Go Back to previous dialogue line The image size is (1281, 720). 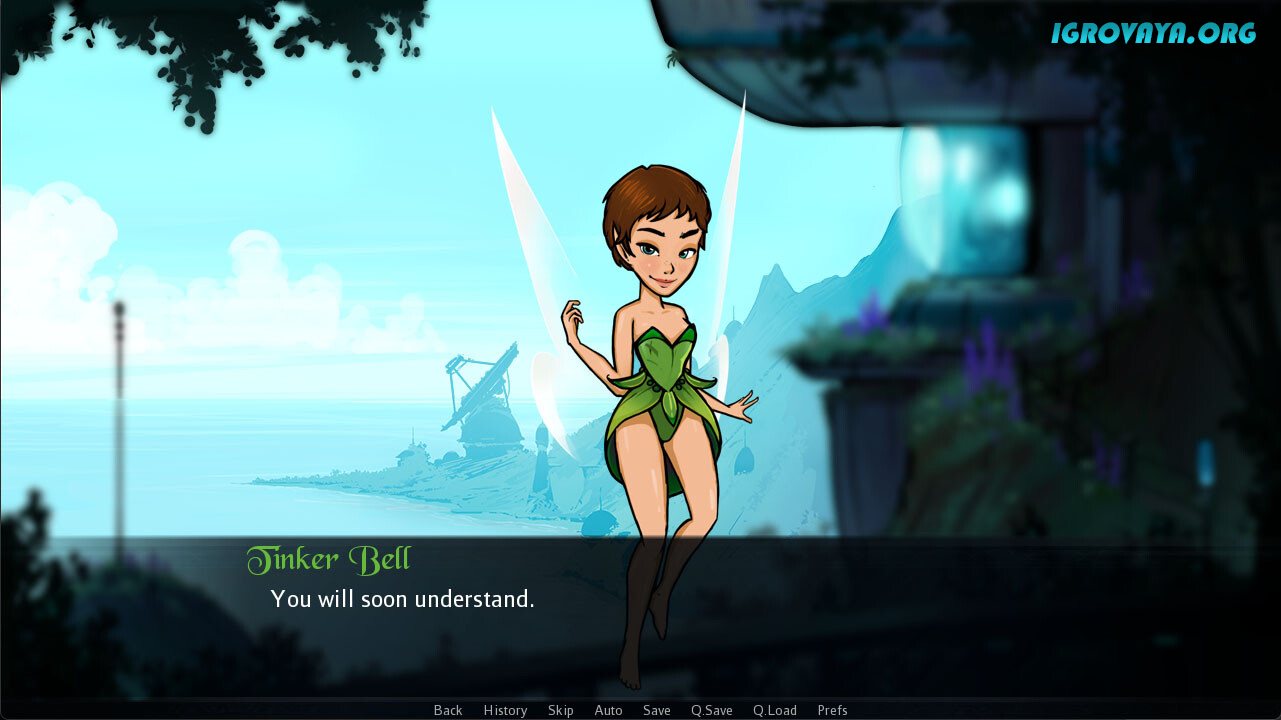(x=448, y=710)
